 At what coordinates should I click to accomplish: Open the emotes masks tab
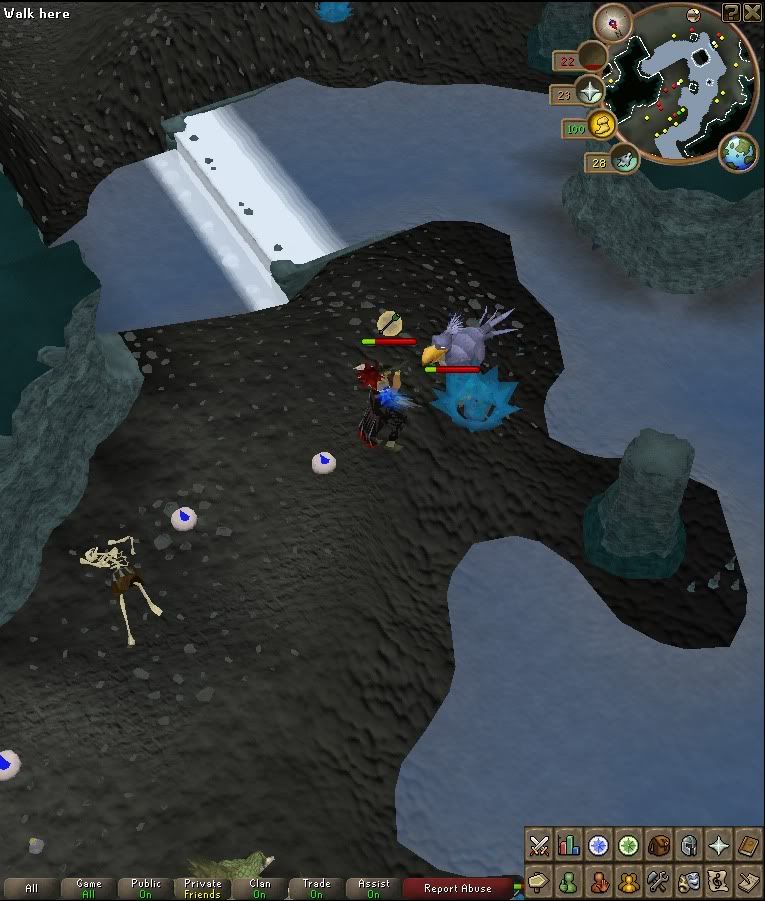click(688, 882)
